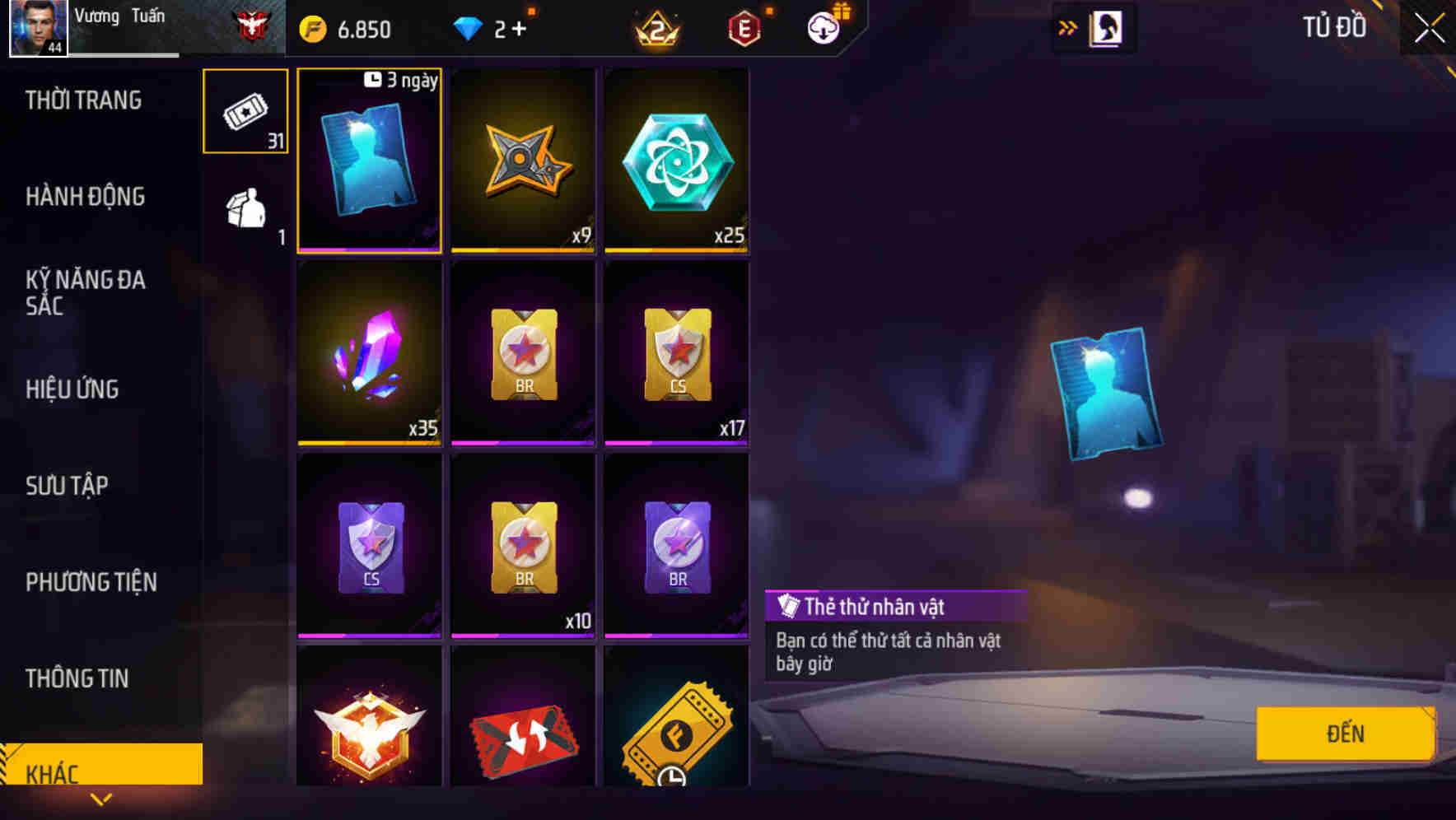
Task: Toggle the box filter showing 1 item
Action: pos(245,207)
